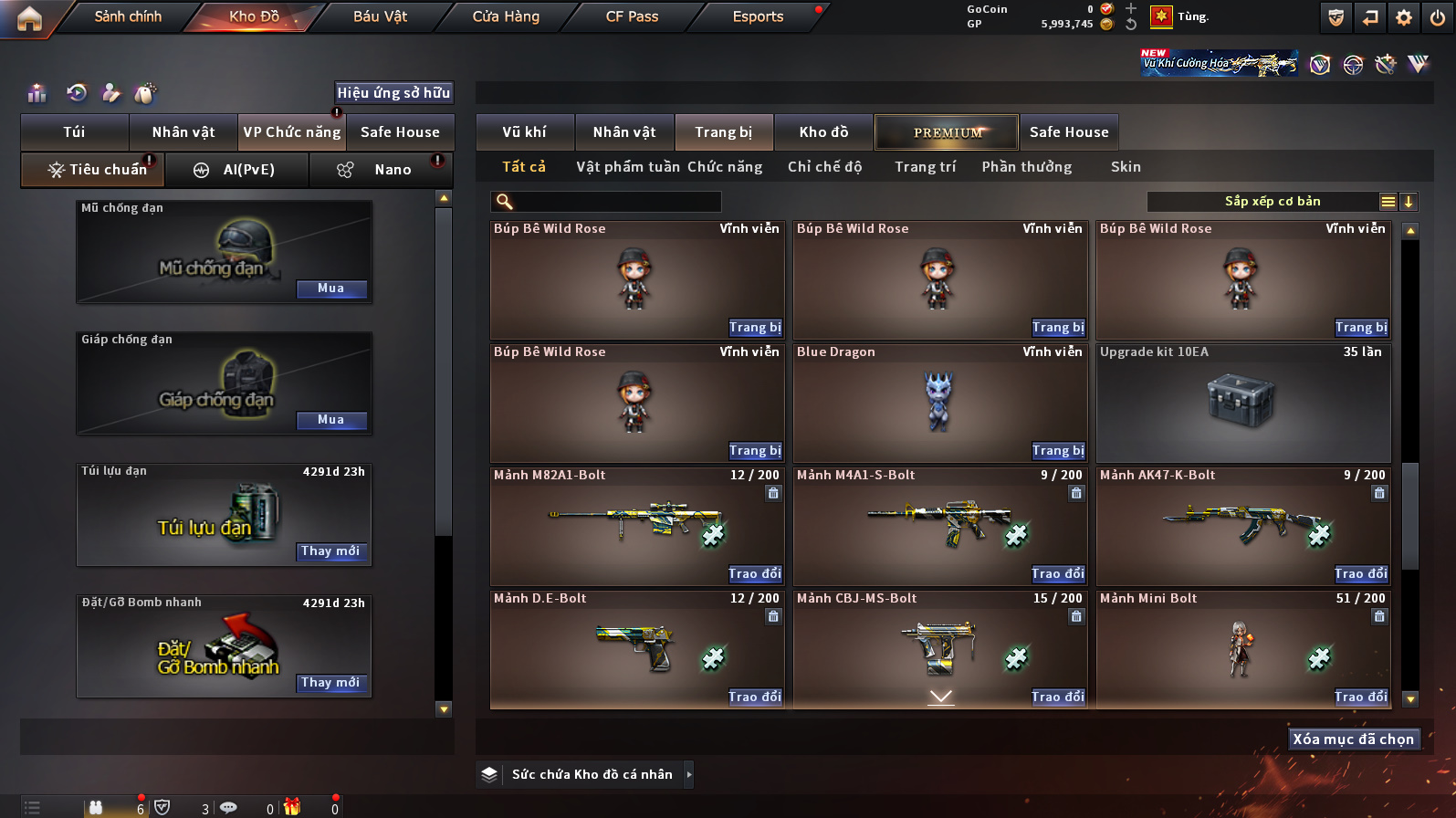The height and width of the screenshot is (818, 1456).
Task: Open the settings gear icon
Action: click(1404, 17)
